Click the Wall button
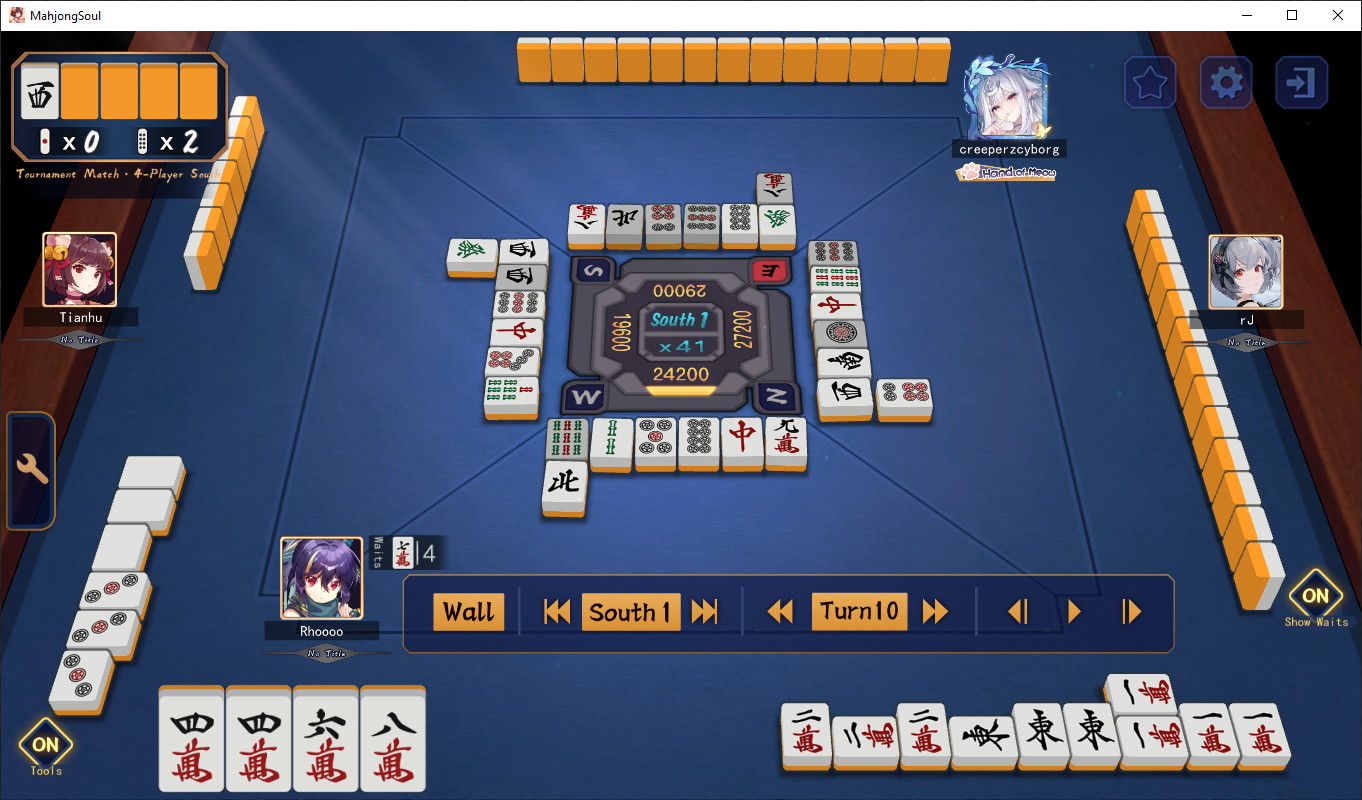The height and width of the screenshot is (800, 1362). tap(469, 612)
